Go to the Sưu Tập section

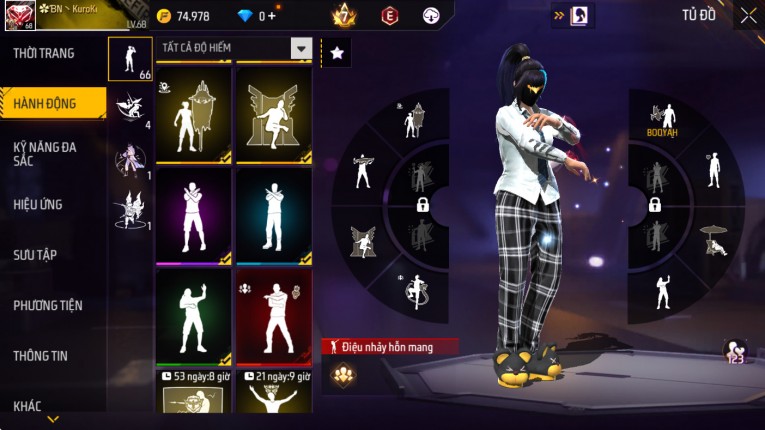[x=35, y=255]
